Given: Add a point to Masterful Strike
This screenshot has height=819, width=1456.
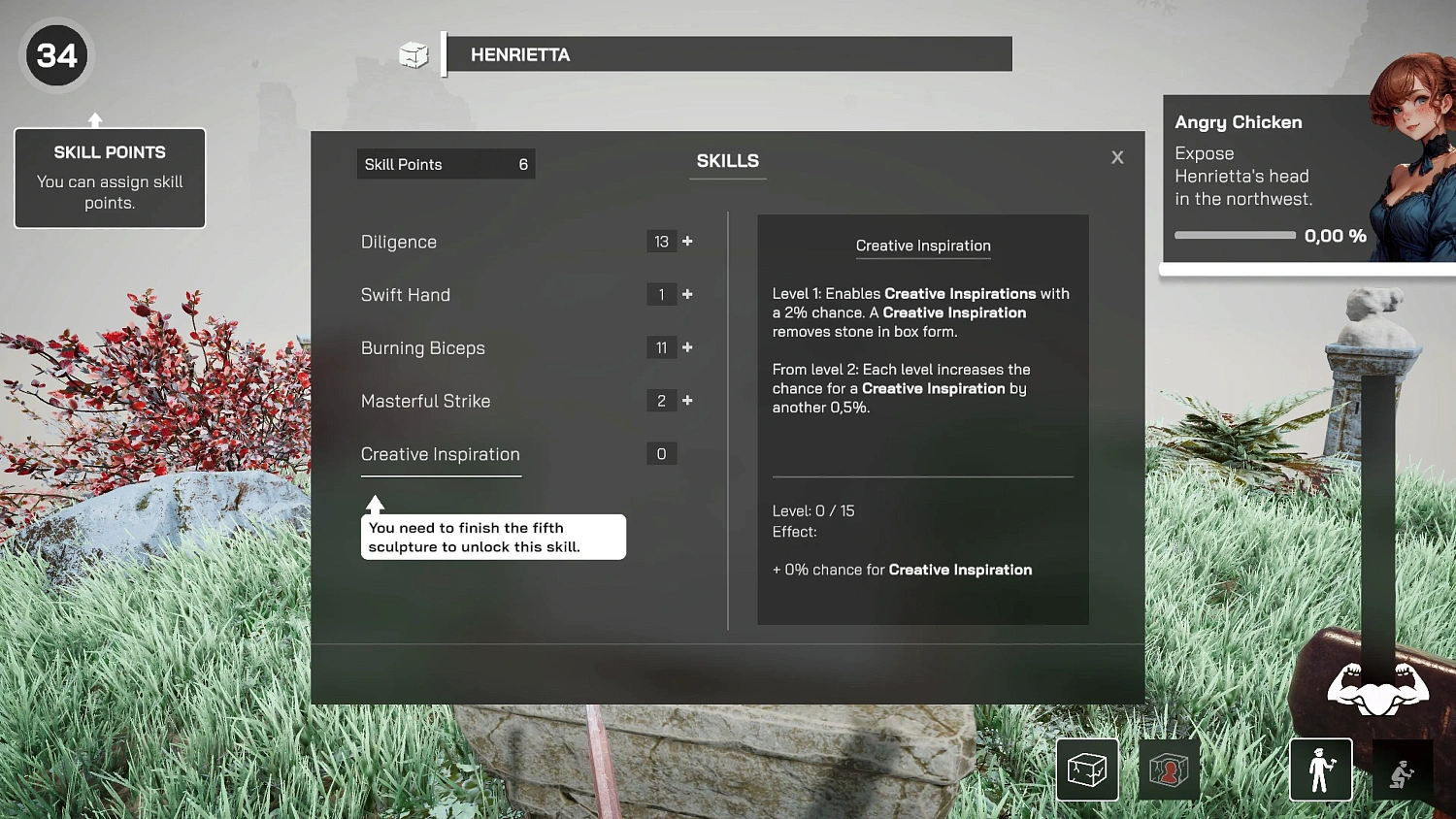Looking at the screenshot, I should [x=687, y=400].
